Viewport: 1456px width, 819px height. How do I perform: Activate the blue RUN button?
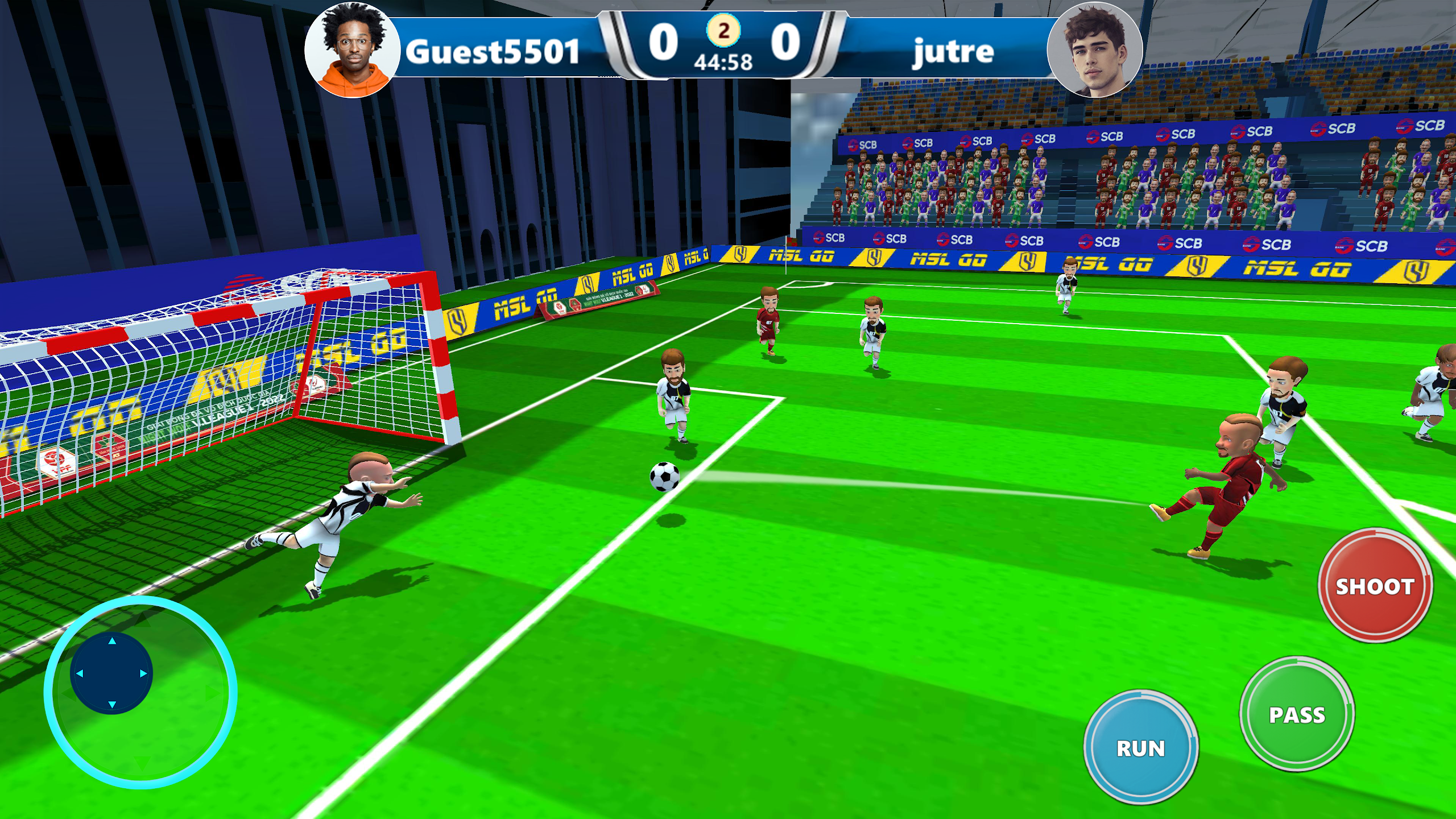click(x=1141, y=747)
